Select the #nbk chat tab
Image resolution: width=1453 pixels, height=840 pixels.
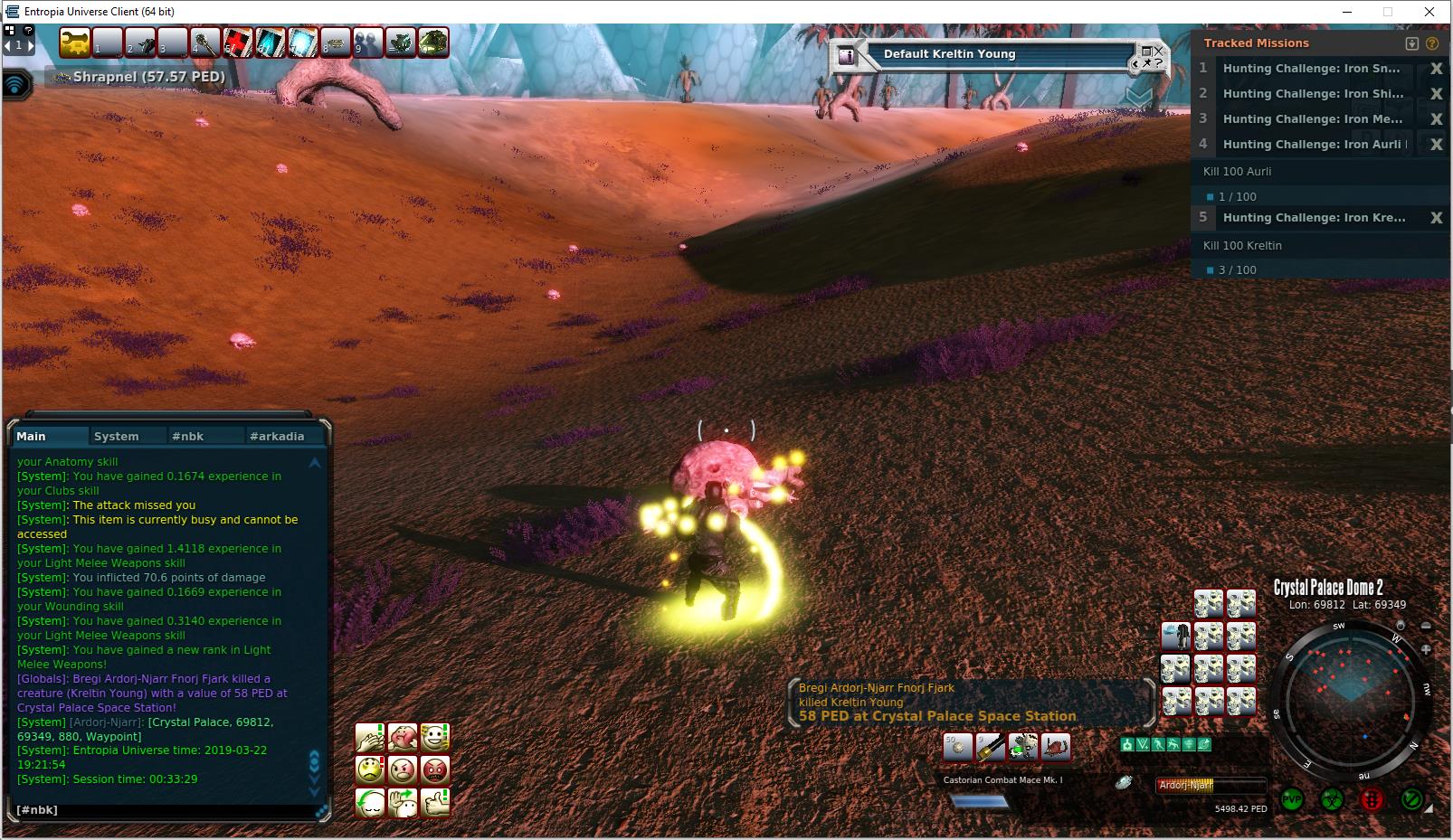point(188,436)
